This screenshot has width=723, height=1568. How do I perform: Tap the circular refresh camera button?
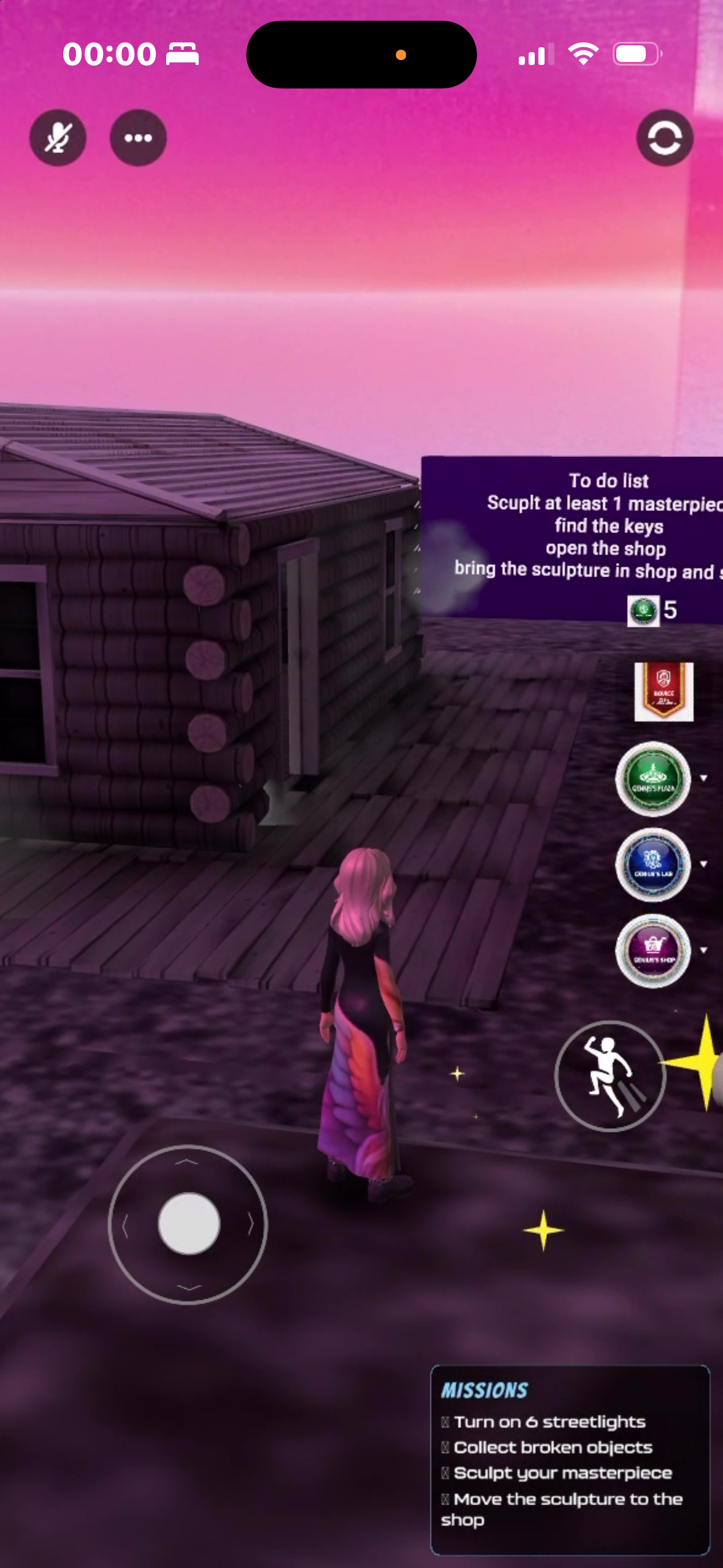click(x=665, y=138)
